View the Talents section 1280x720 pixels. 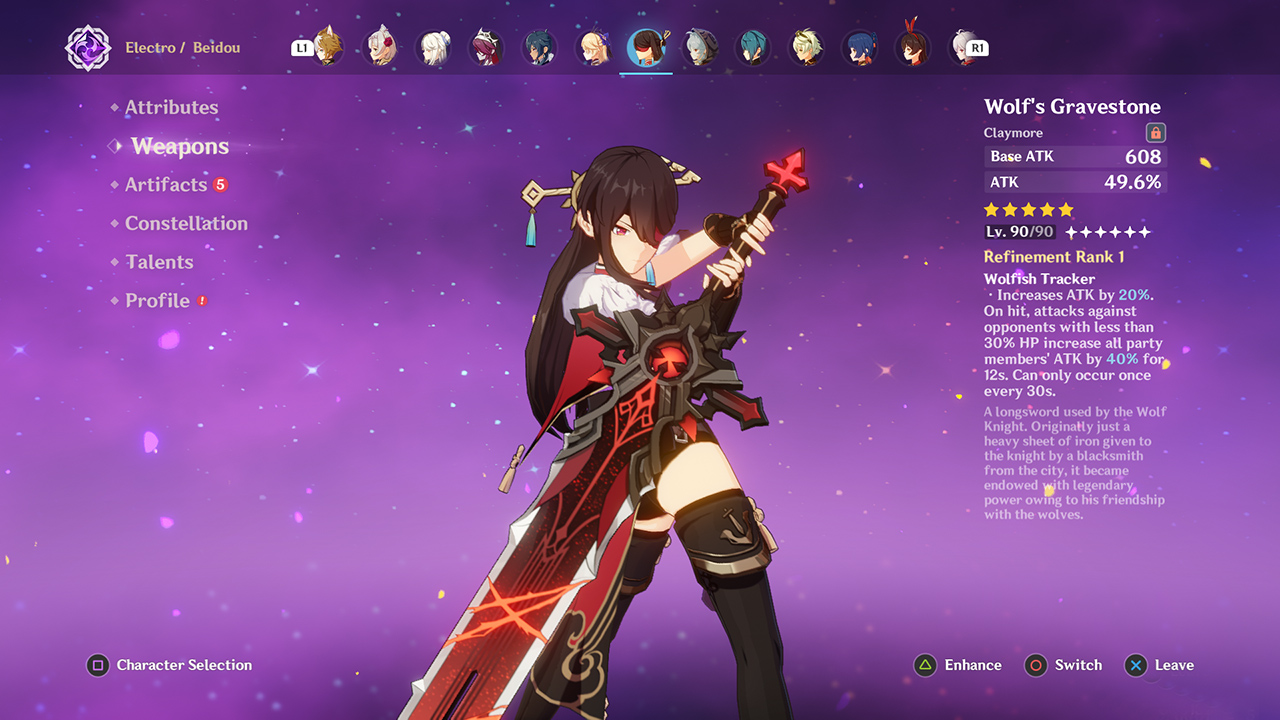click(x=160, y=262)
